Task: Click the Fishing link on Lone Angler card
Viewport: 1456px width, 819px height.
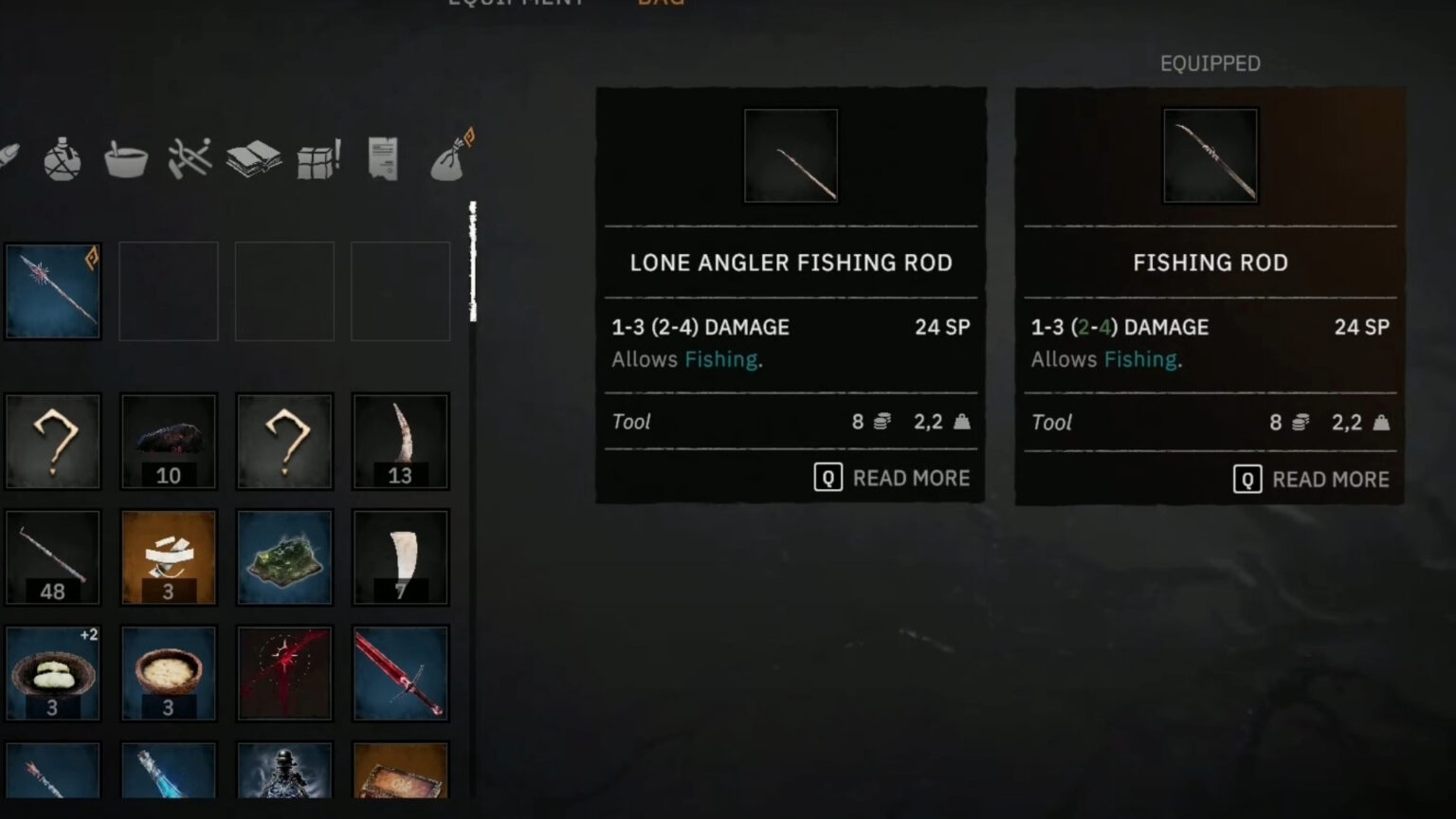Action: click(x=720, y=359)
